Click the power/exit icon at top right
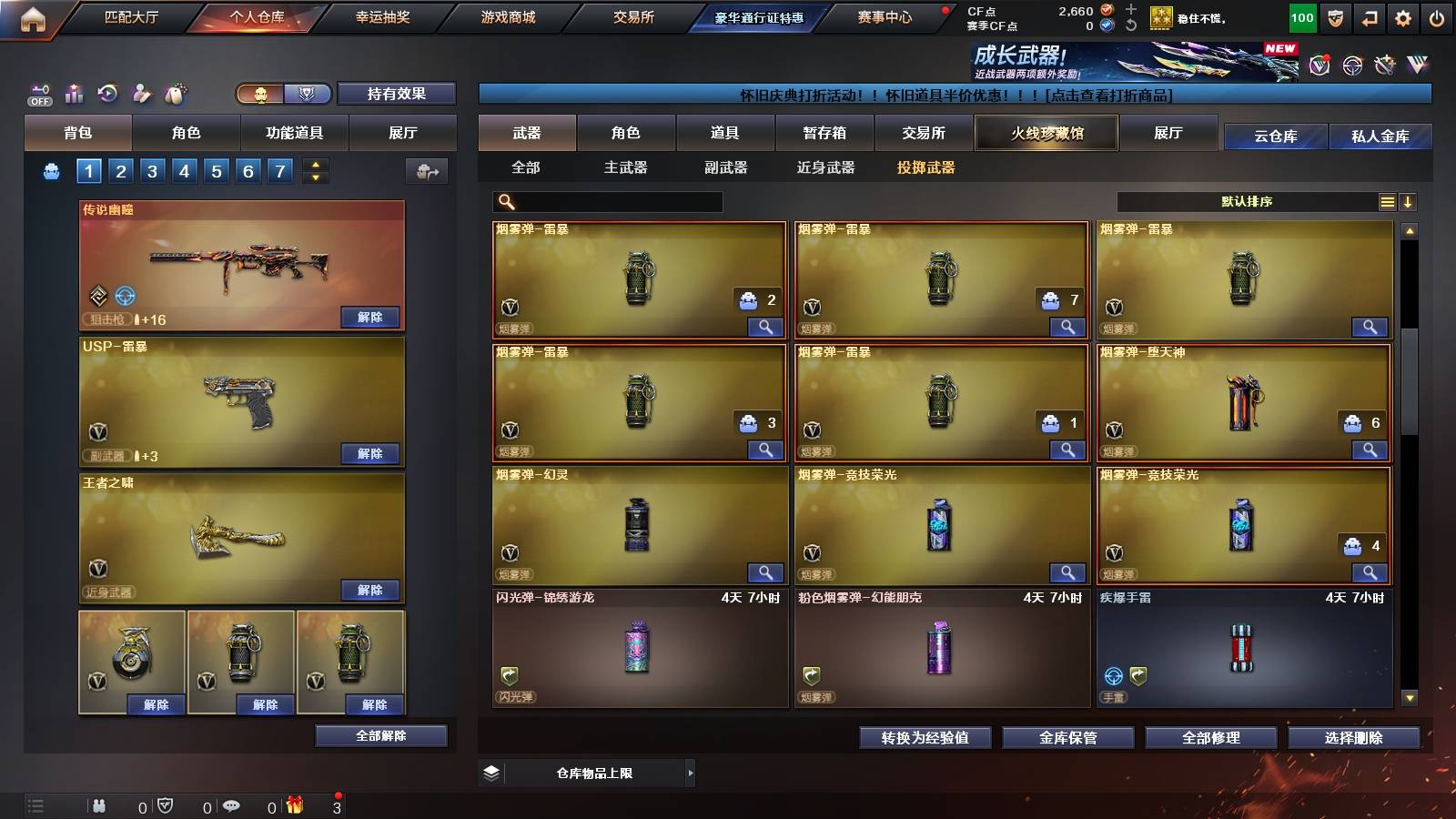The width and height of the screenshot is (1456, 819). click(x=1436, y=16)
